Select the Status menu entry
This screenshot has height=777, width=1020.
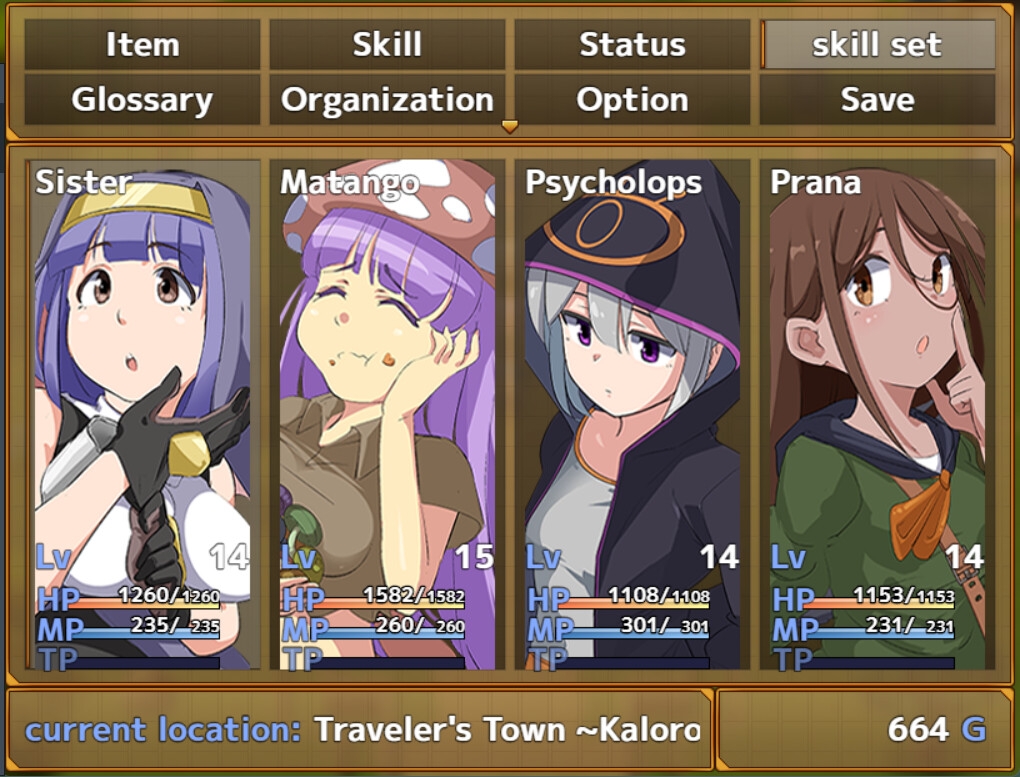pyautogui.click(x=632, y=45)
